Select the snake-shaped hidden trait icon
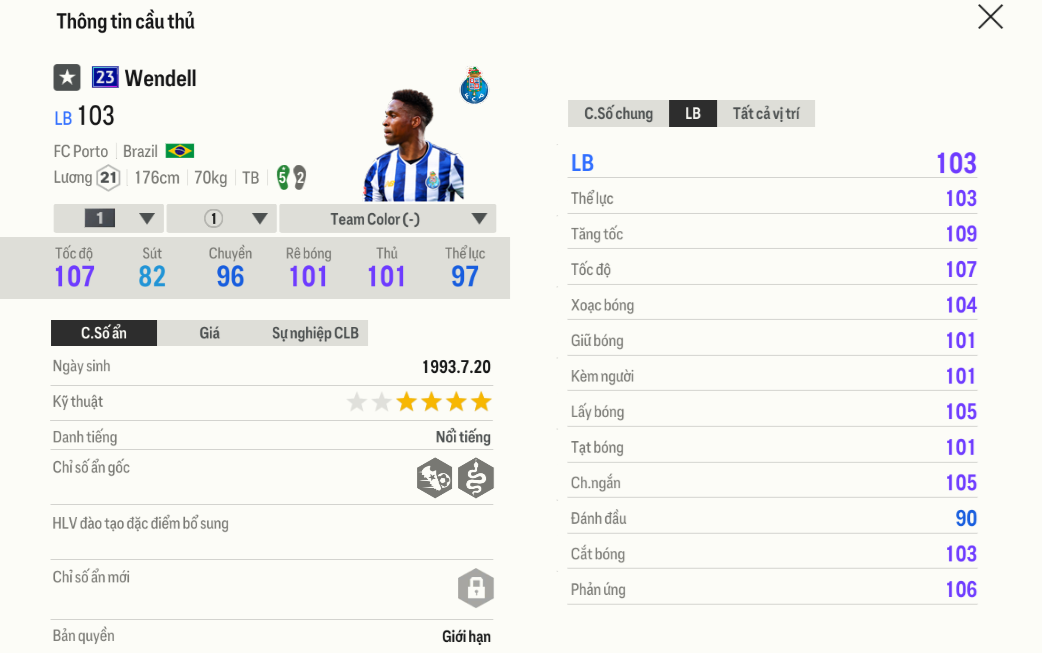 (476, 479)
